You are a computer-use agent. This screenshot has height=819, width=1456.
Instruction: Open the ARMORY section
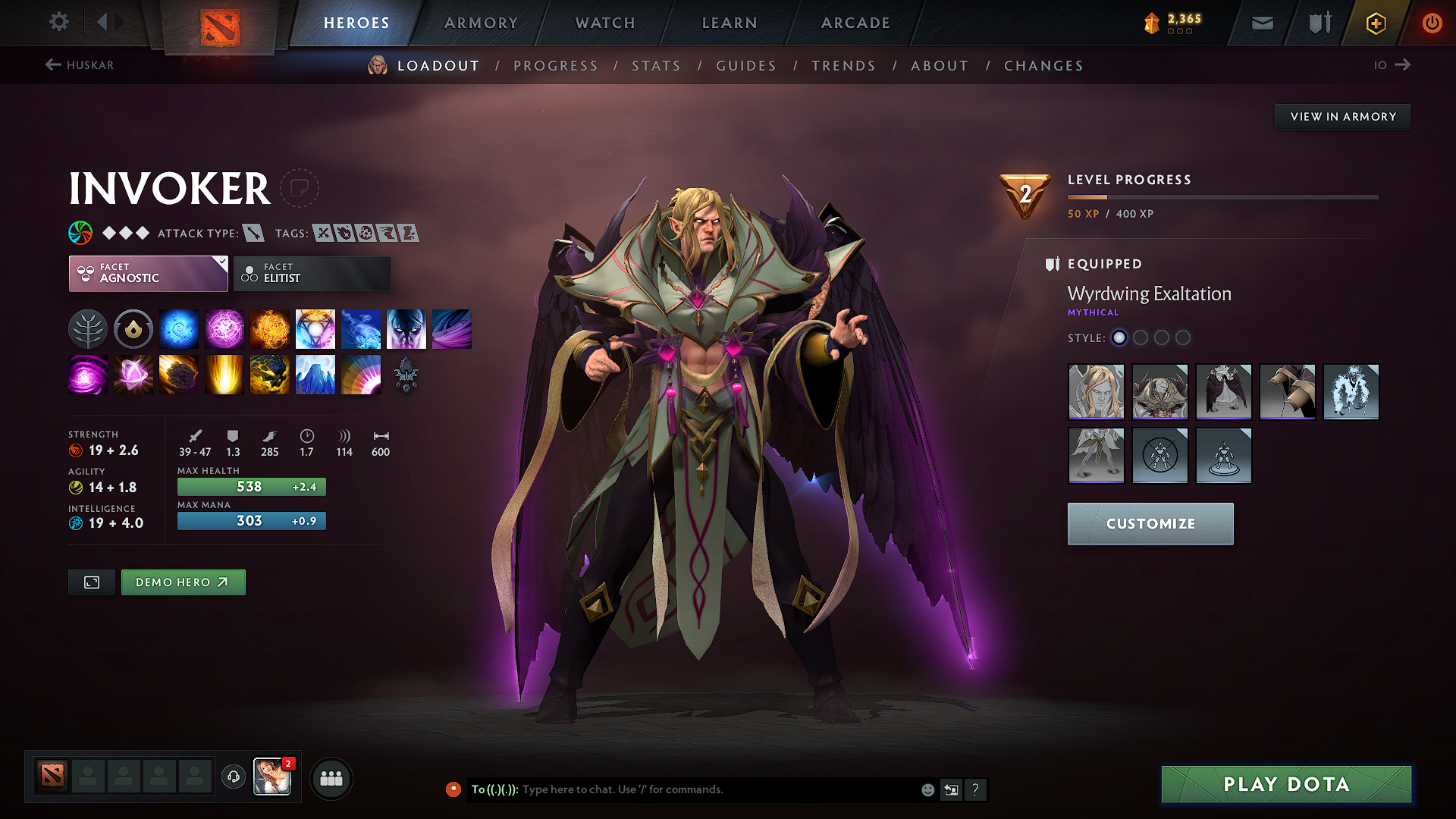click(480, 23)
